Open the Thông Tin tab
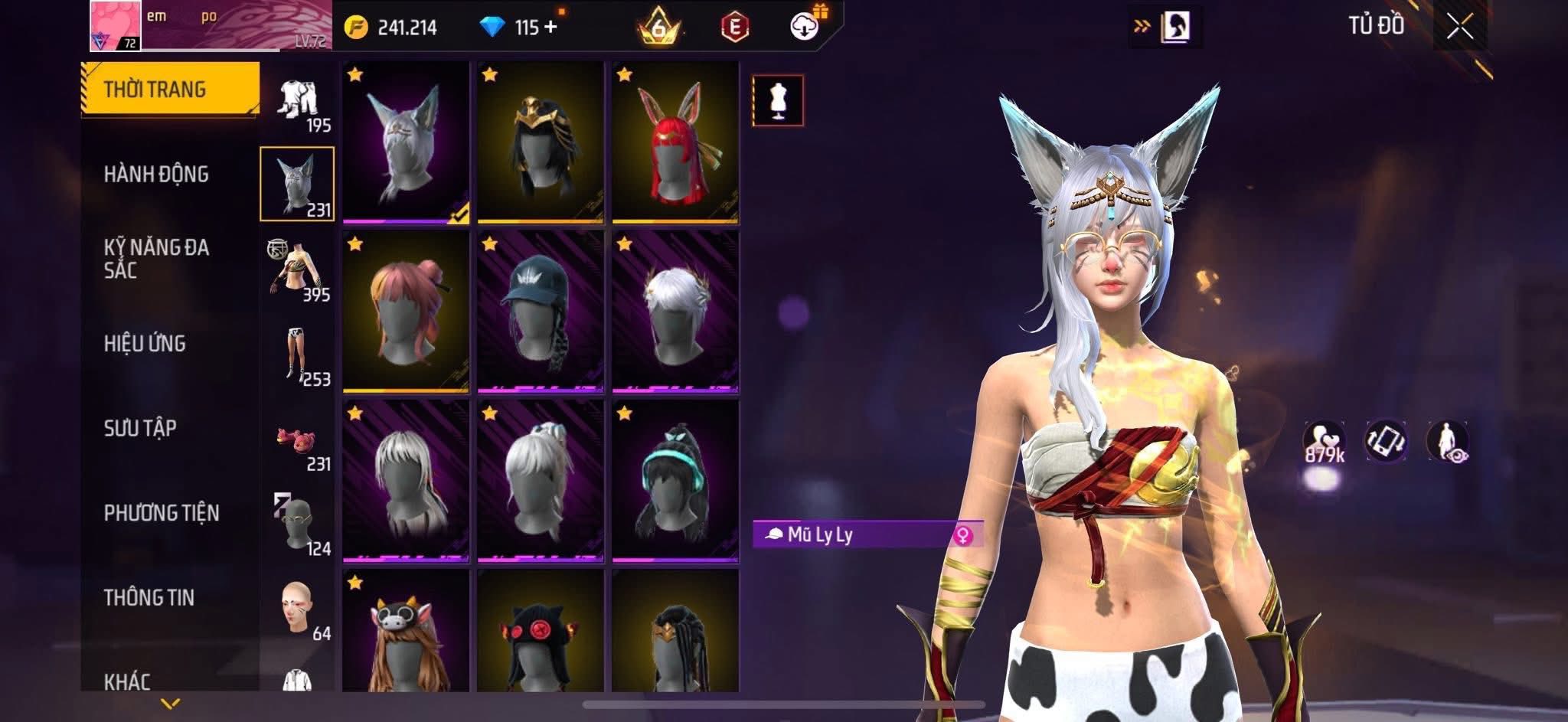Image resolution: width=1568 pixels, height=722 pixels. (x=149, y=598)
